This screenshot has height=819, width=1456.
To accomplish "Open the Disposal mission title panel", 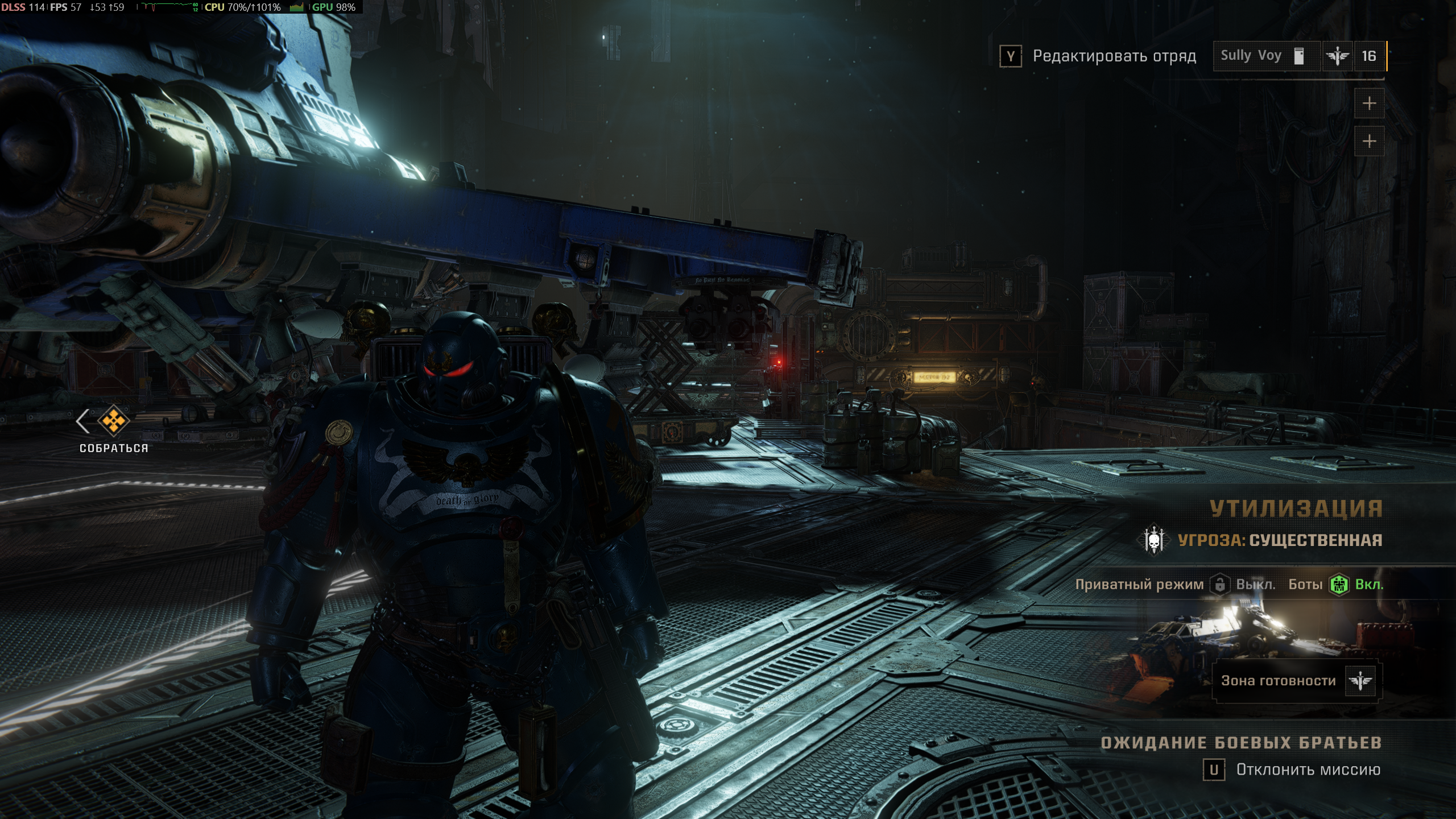I will (x=1296, y=508).
